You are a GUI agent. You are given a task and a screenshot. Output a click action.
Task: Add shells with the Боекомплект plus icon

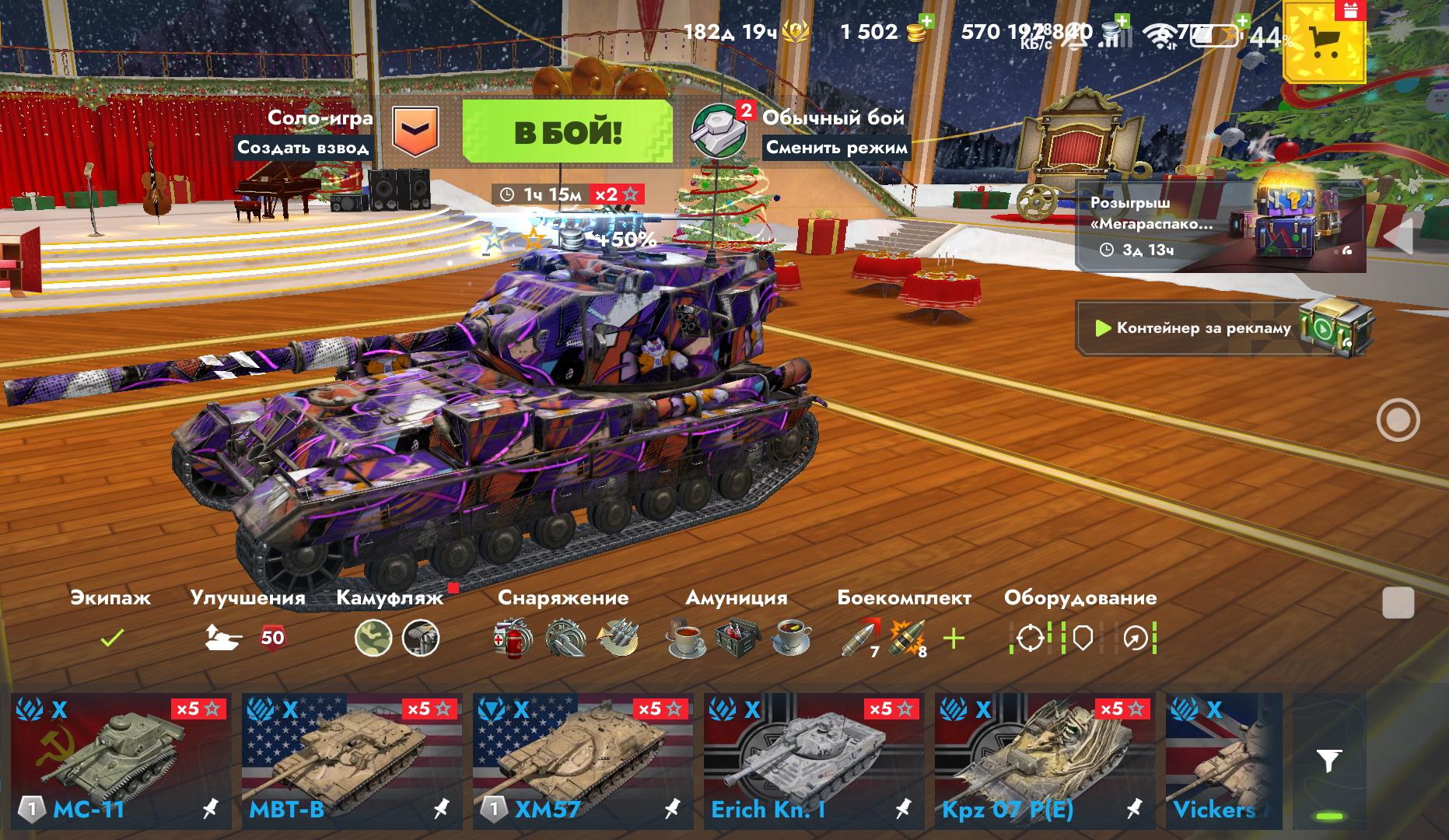[x=954, y=639]
